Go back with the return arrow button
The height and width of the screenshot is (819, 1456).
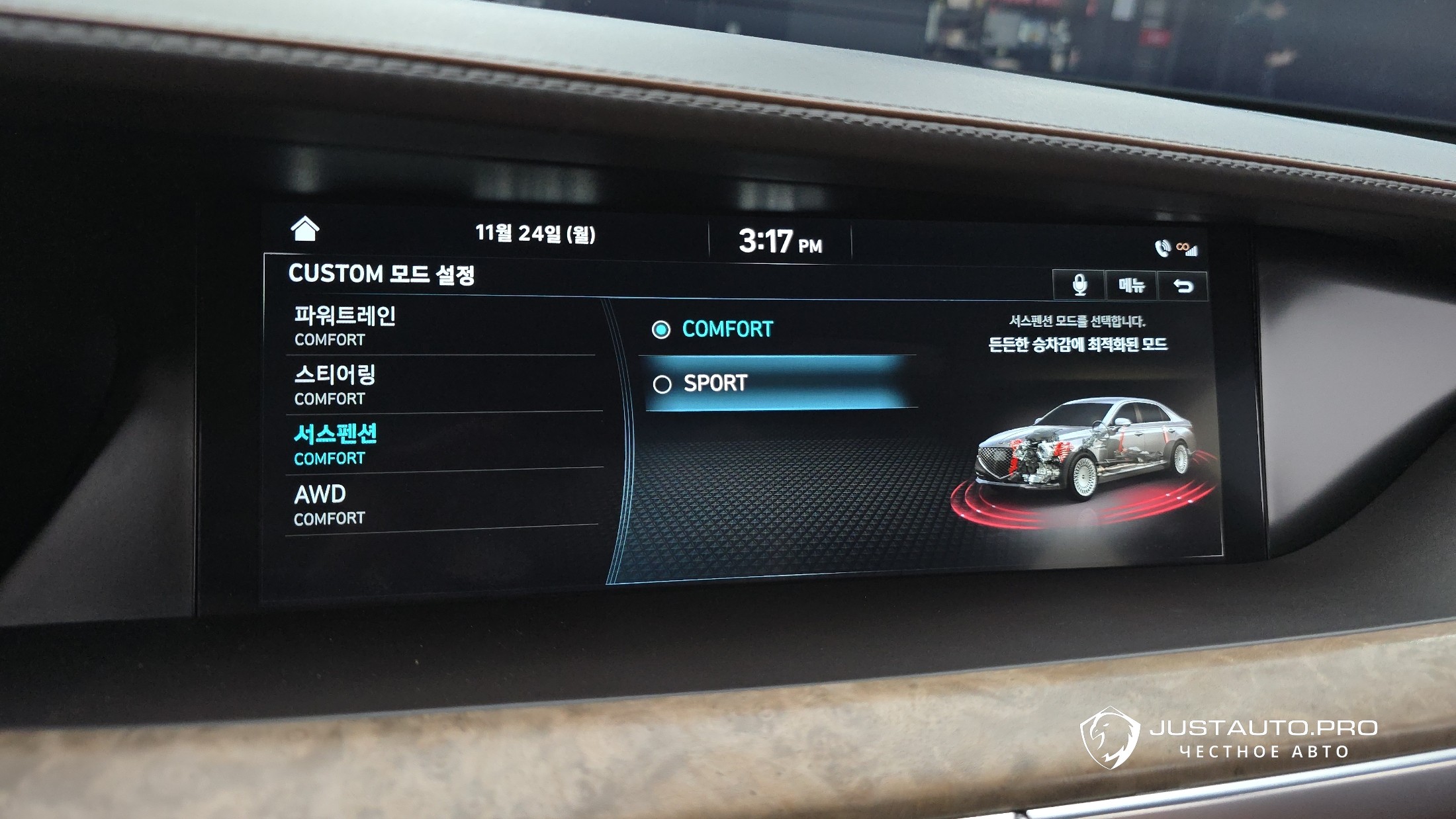pos(1183,286)
